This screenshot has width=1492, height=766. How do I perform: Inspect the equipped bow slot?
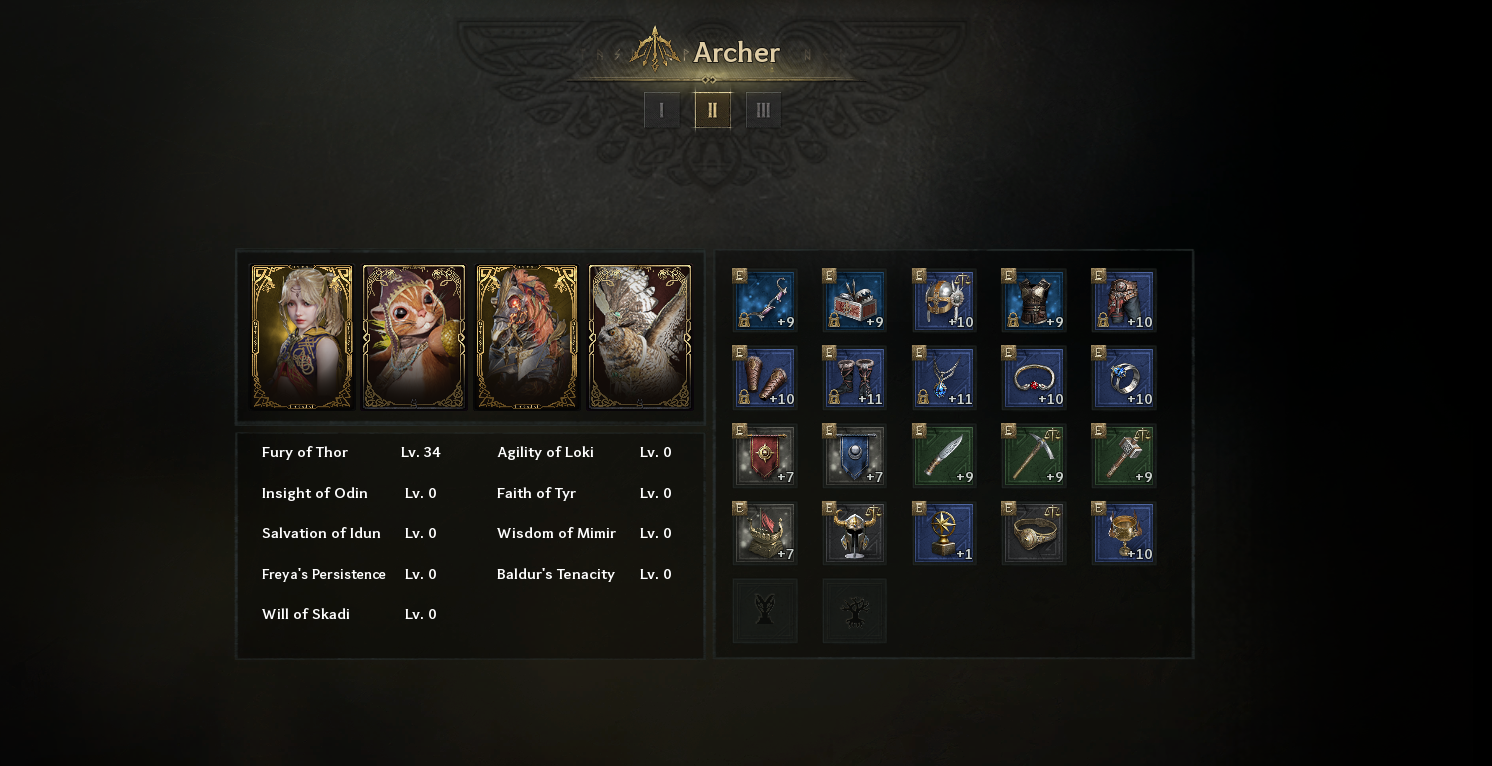coord(765,300)
